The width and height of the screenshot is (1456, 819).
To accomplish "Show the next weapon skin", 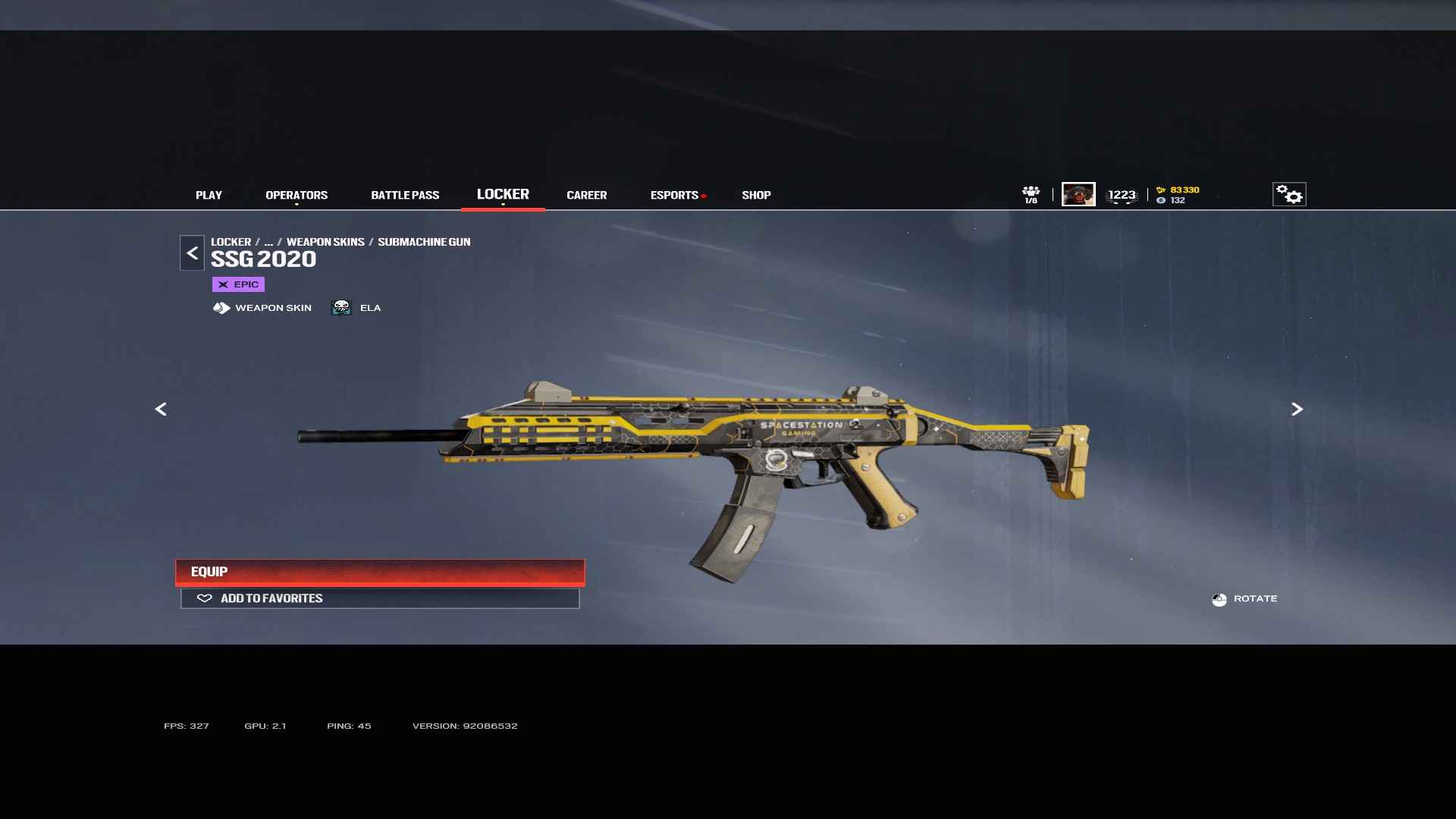I will [x=1297, y=409].
